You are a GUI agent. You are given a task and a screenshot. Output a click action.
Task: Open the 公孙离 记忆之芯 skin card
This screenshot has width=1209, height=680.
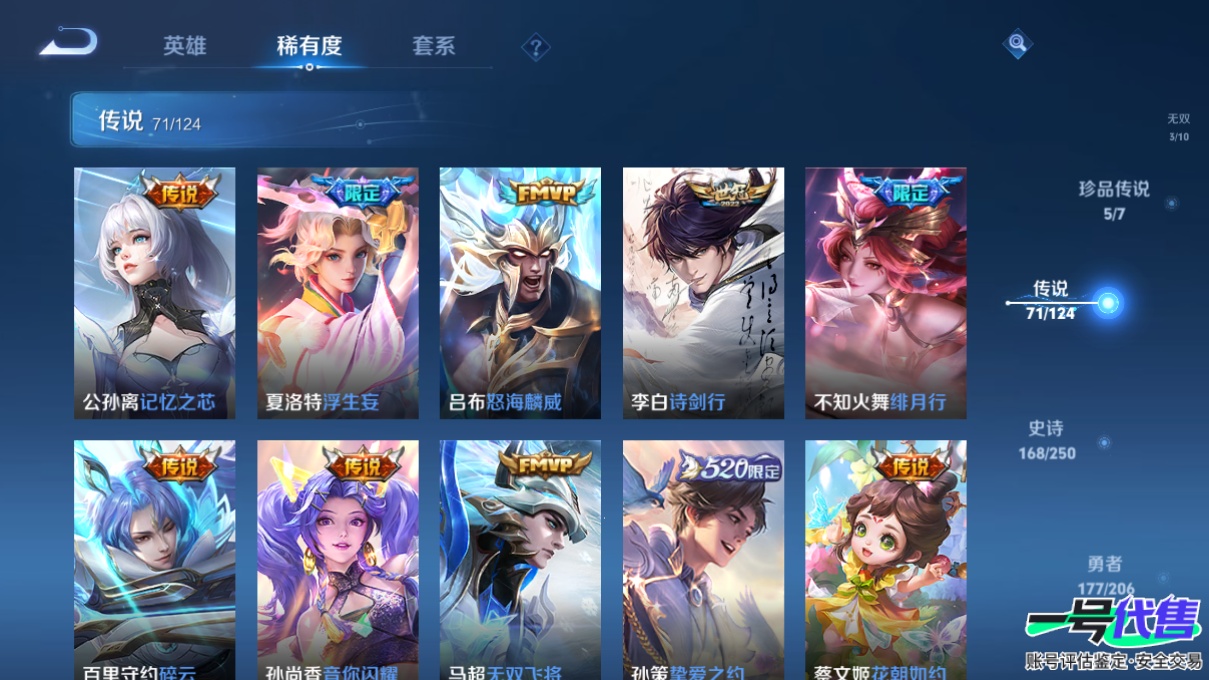155,292
